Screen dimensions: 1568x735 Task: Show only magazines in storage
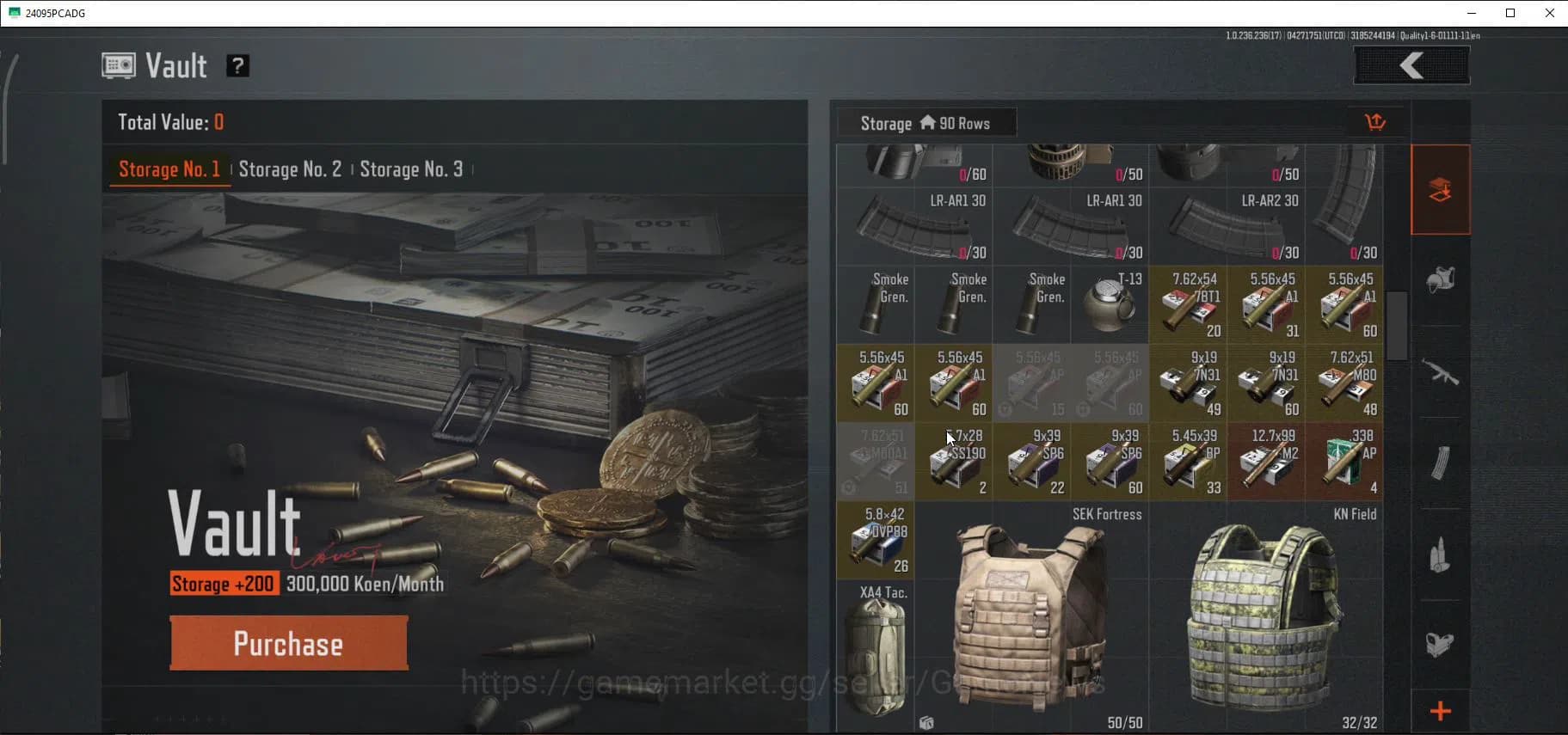(1442, 464)
